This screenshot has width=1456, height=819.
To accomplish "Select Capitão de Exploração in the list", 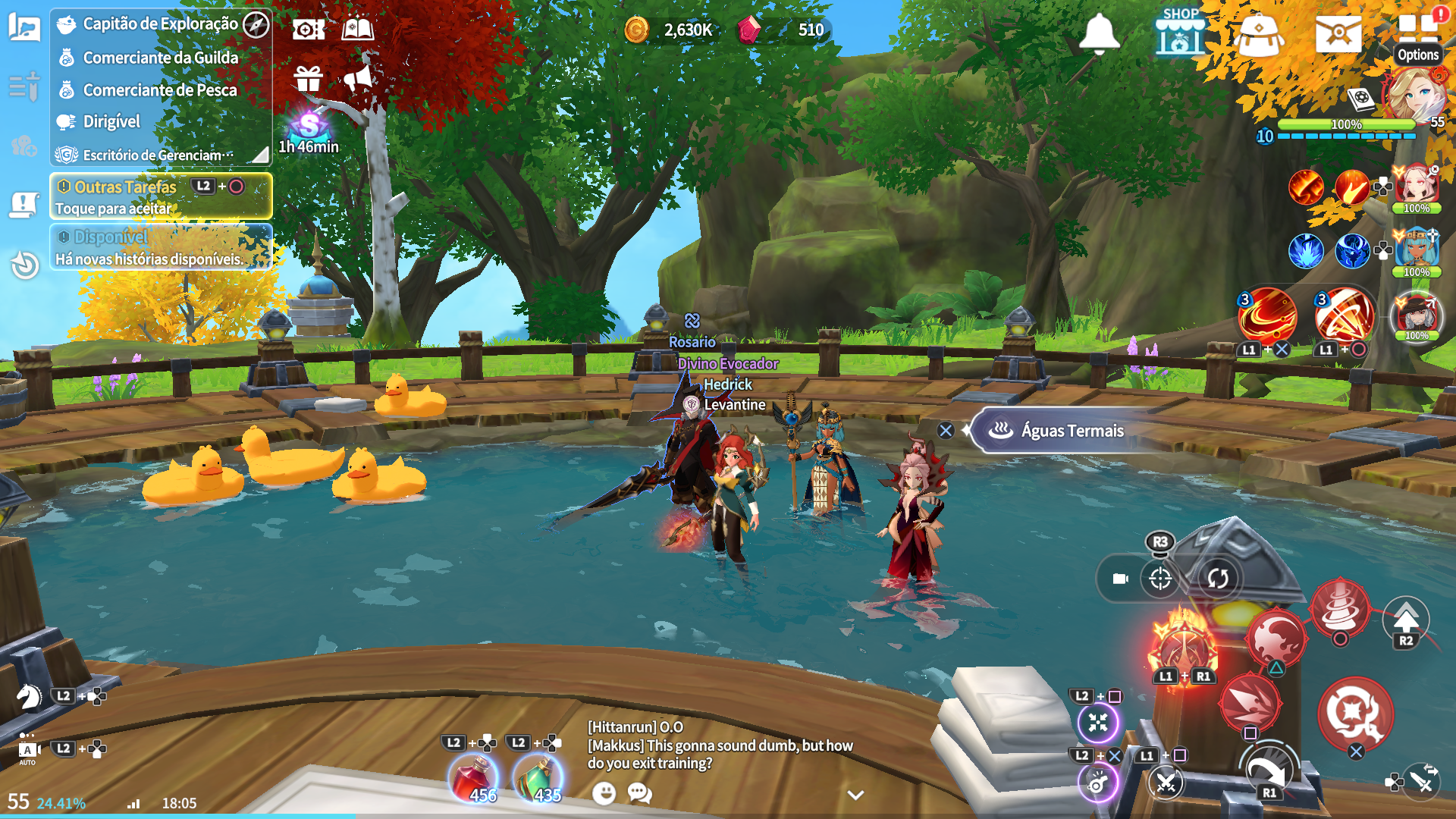I will pos(160,24).
